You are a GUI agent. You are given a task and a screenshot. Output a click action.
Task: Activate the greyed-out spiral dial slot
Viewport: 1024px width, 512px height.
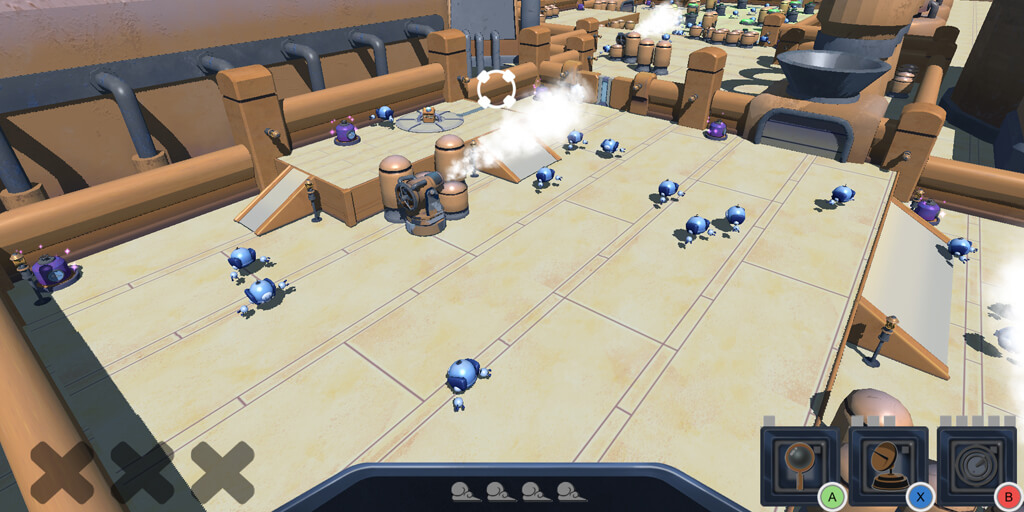coord(976,465)
